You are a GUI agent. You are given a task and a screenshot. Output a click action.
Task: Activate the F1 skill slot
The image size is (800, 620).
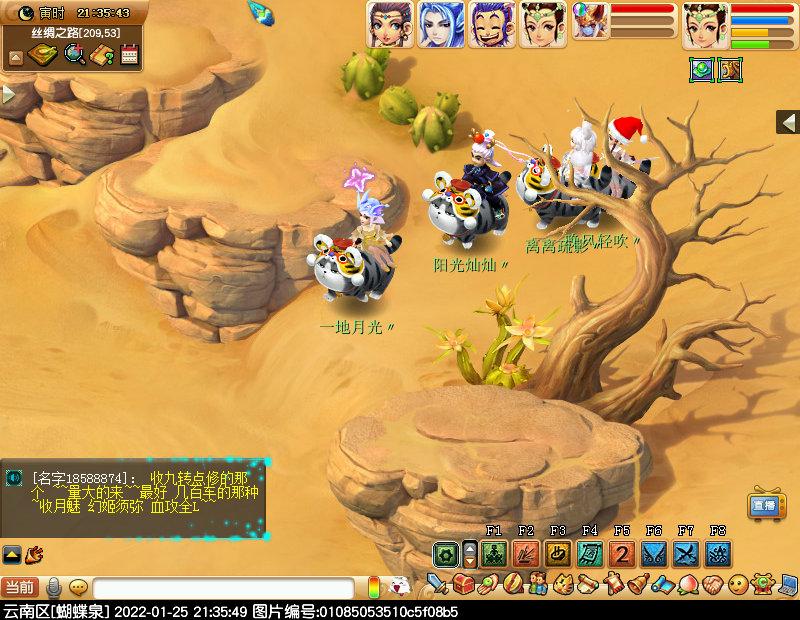(x=494, y=553)
